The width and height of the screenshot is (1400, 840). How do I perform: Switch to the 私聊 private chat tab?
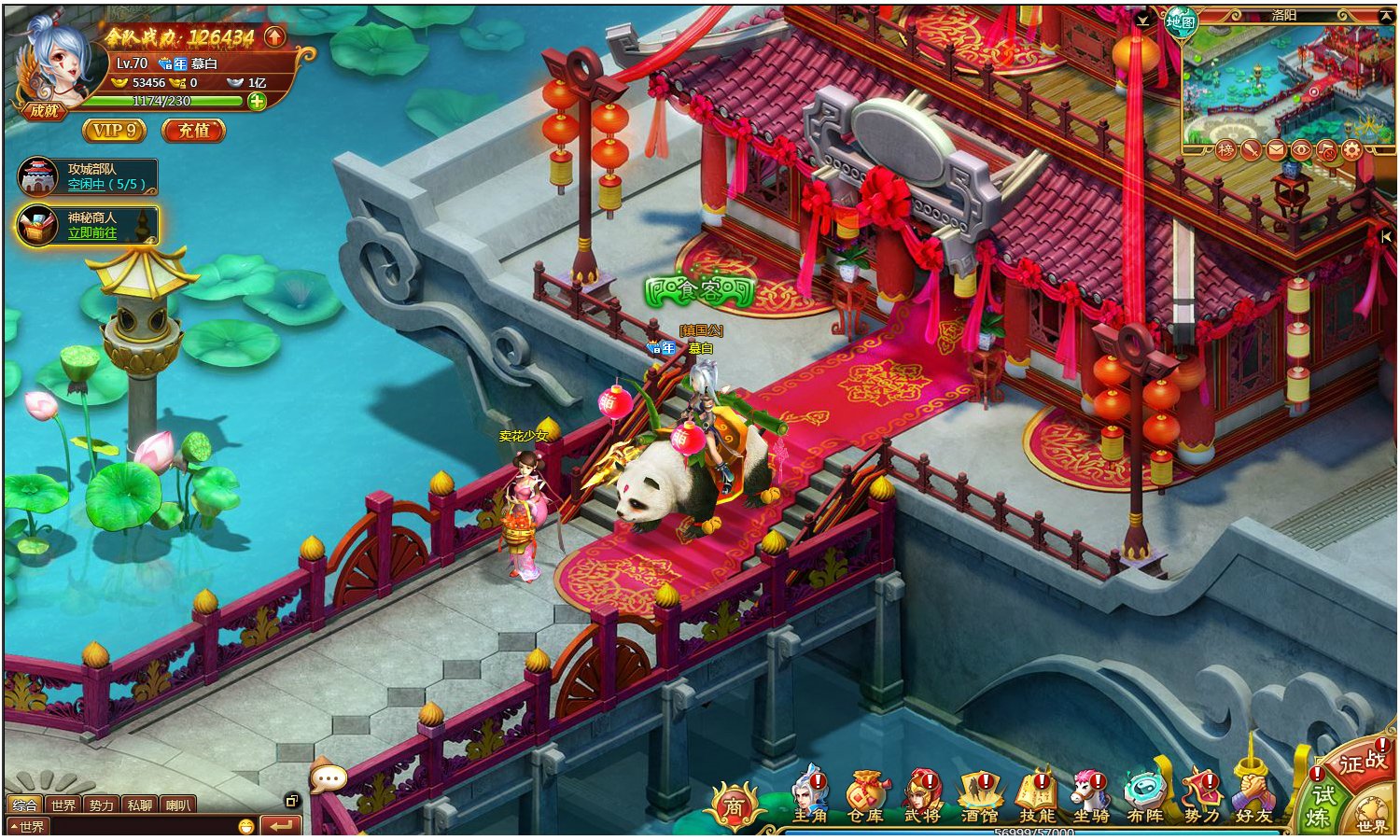coord(139,805)
